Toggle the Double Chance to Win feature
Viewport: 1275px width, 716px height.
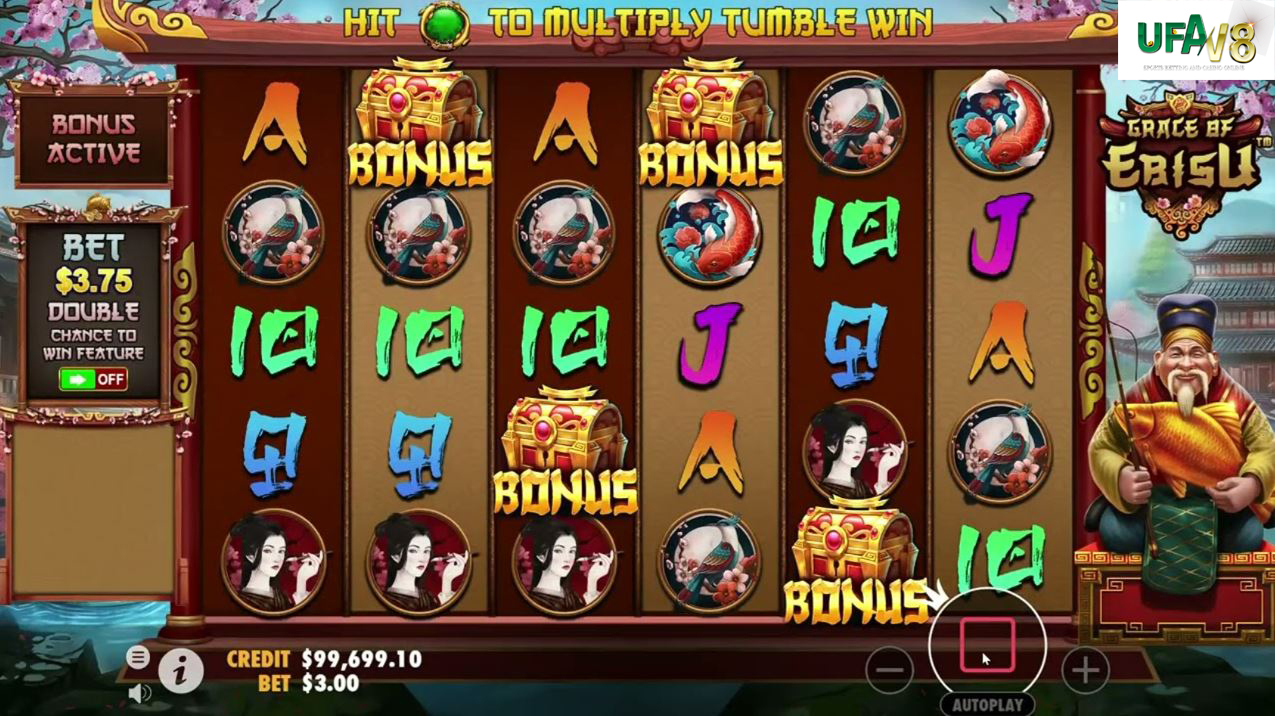[93, 379]
